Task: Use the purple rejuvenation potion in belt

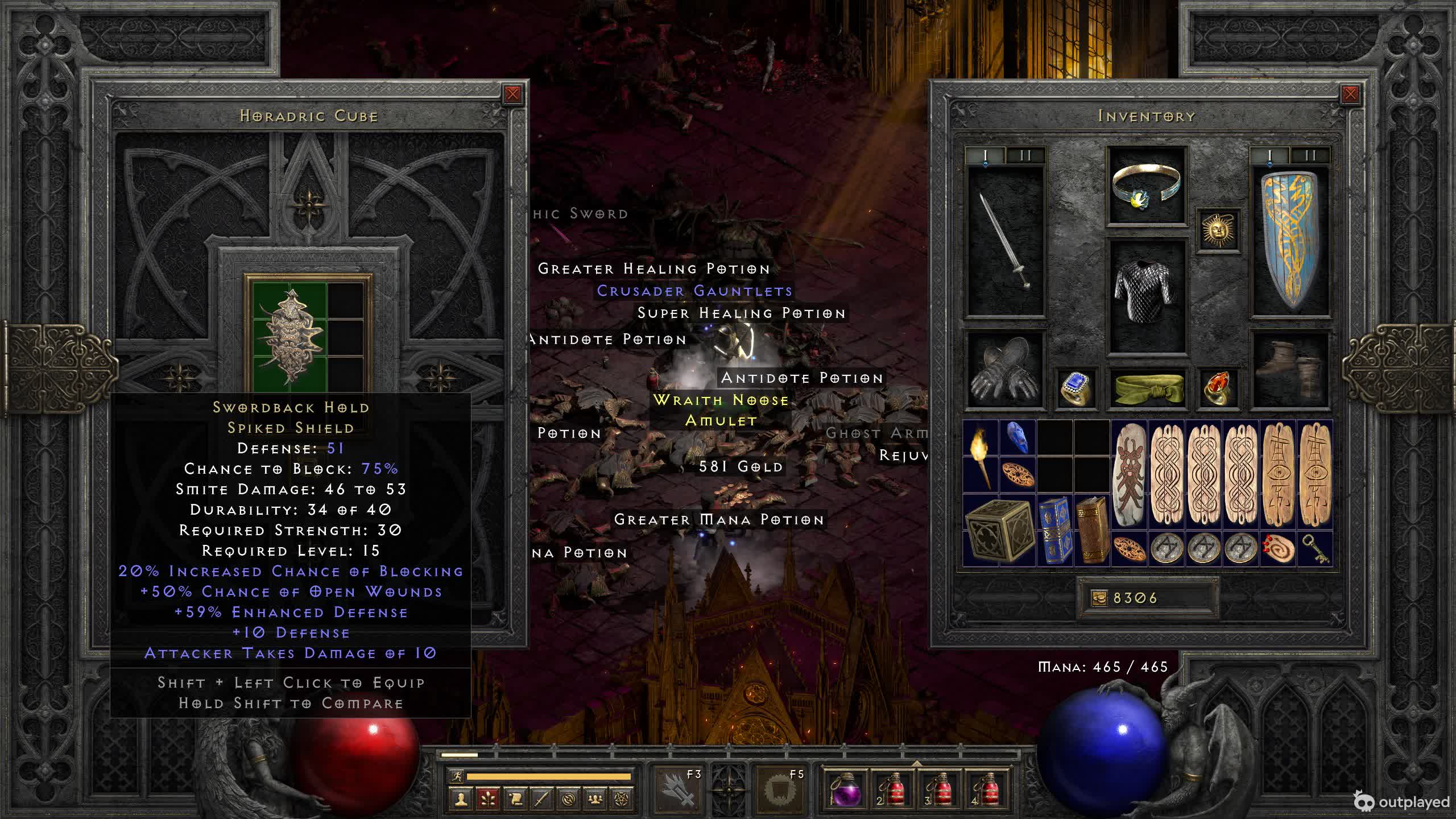Action: 846,790
